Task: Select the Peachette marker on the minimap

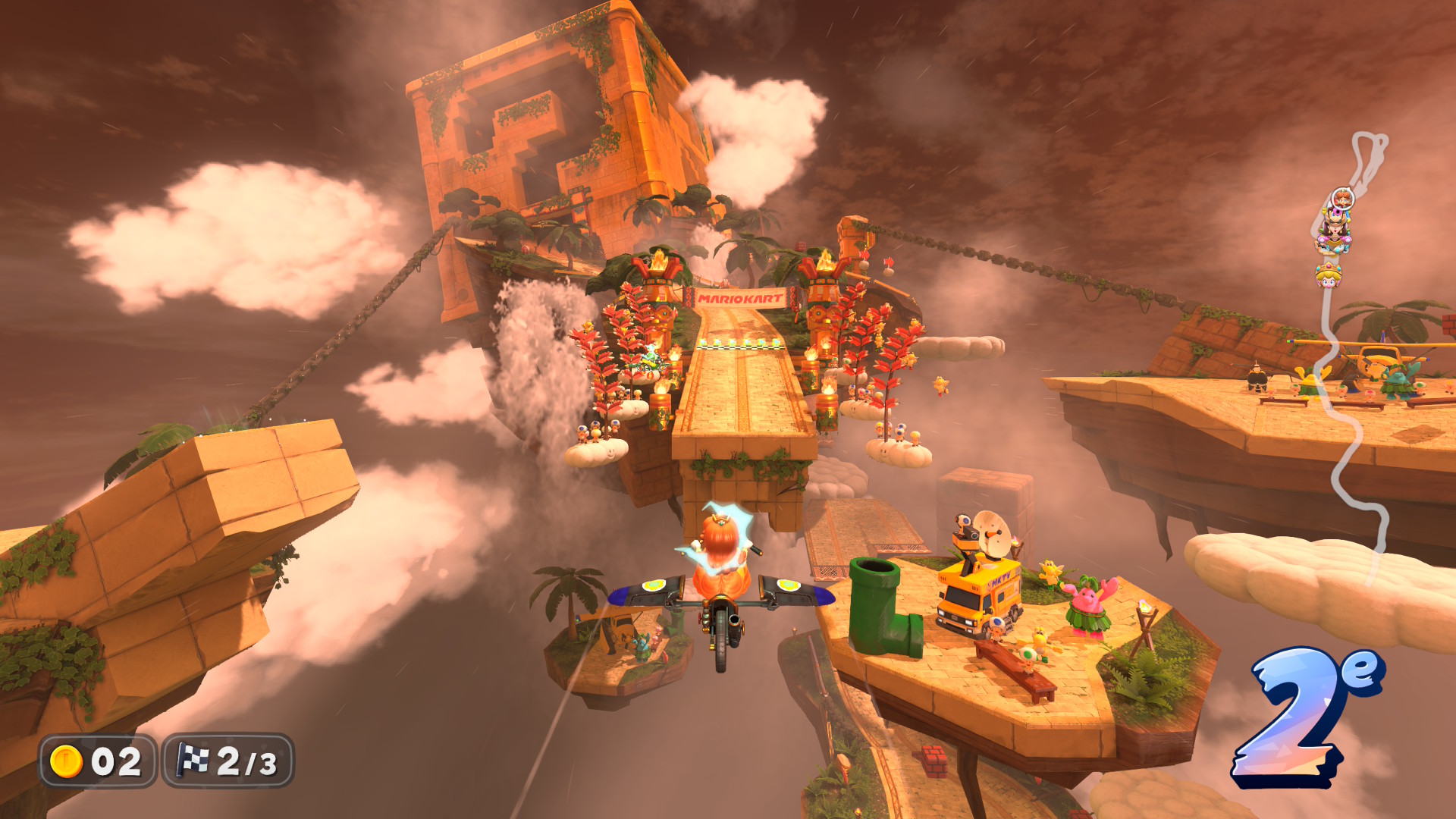Action: [x=1328, y=275]
